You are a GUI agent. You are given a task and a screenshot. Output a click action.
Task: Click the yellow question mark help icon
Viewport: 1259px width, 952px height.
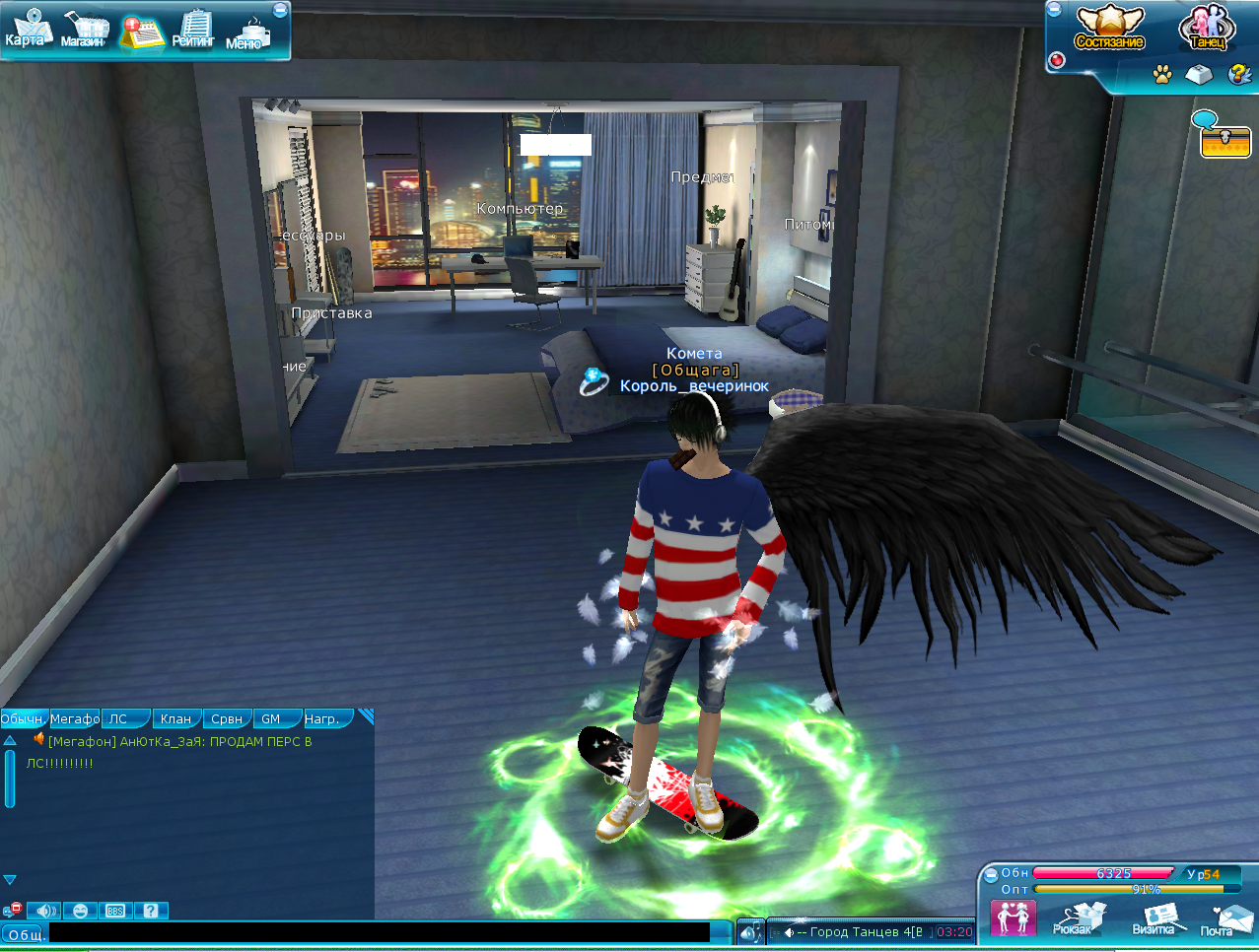[1238, 74]
